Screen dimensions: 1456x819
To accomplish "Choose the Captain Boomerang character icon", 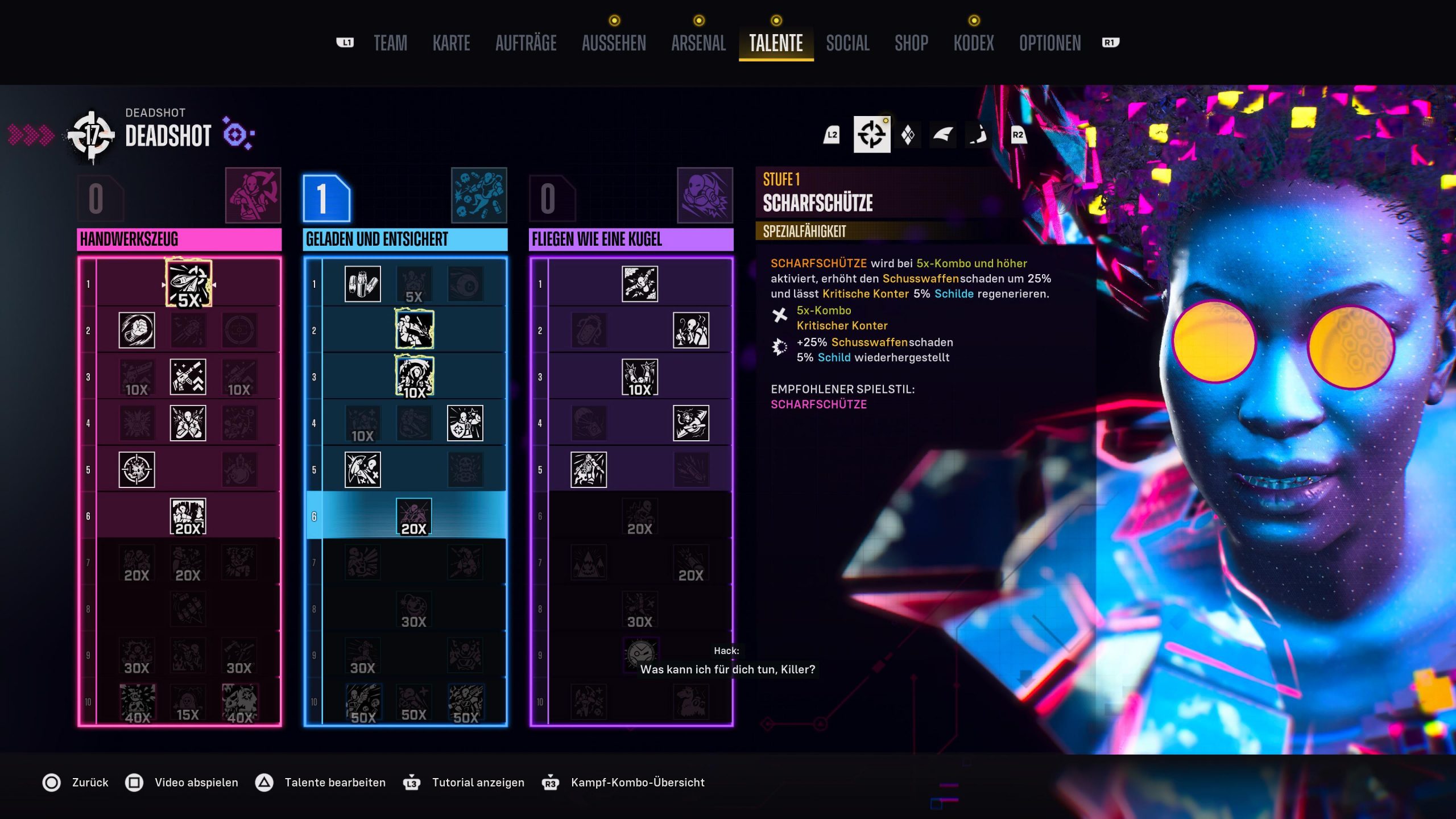I will pos(943,135).
